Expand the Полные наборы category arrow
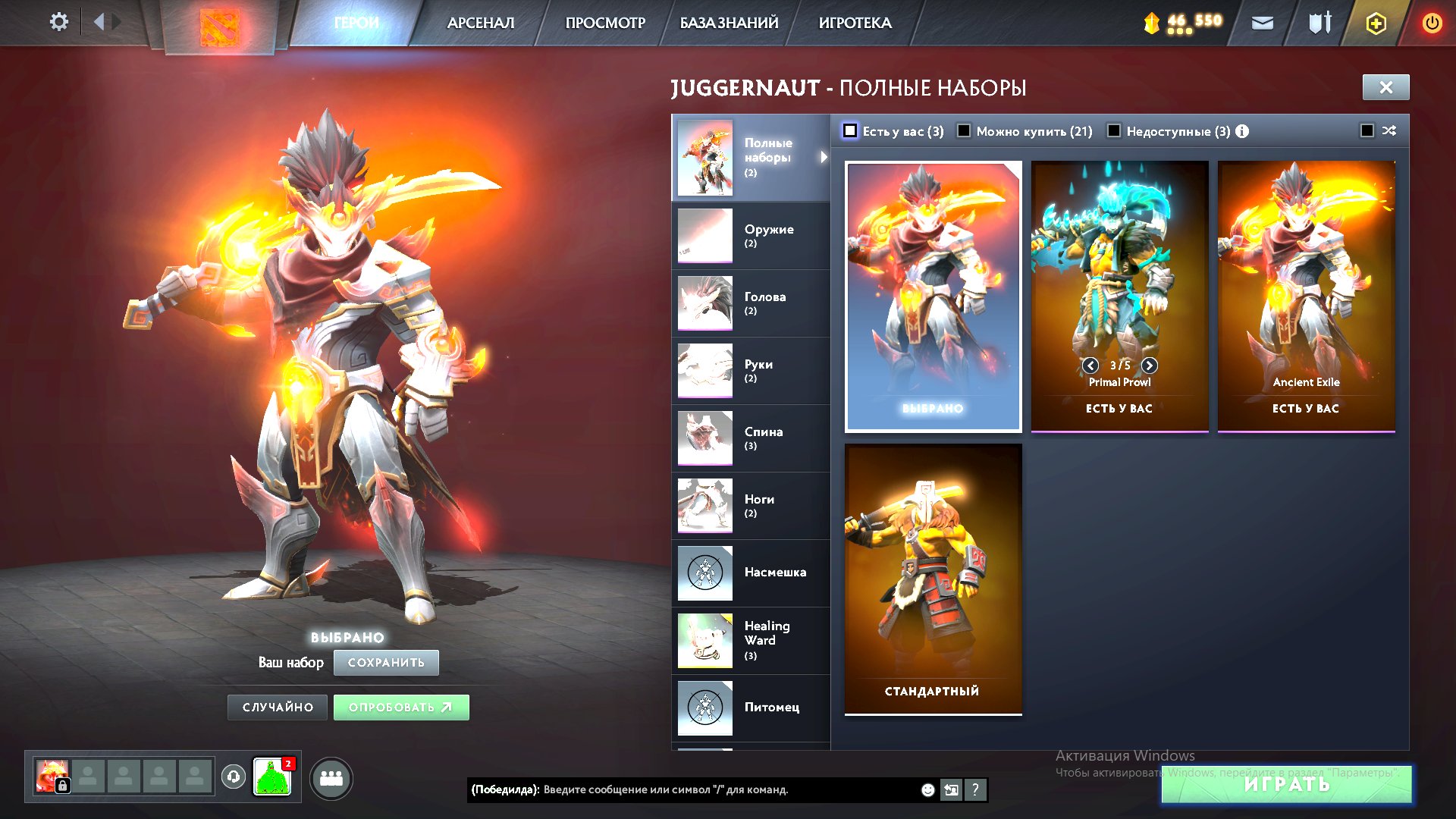This screenshot has width=1456, height=819. tap(824, 158)
